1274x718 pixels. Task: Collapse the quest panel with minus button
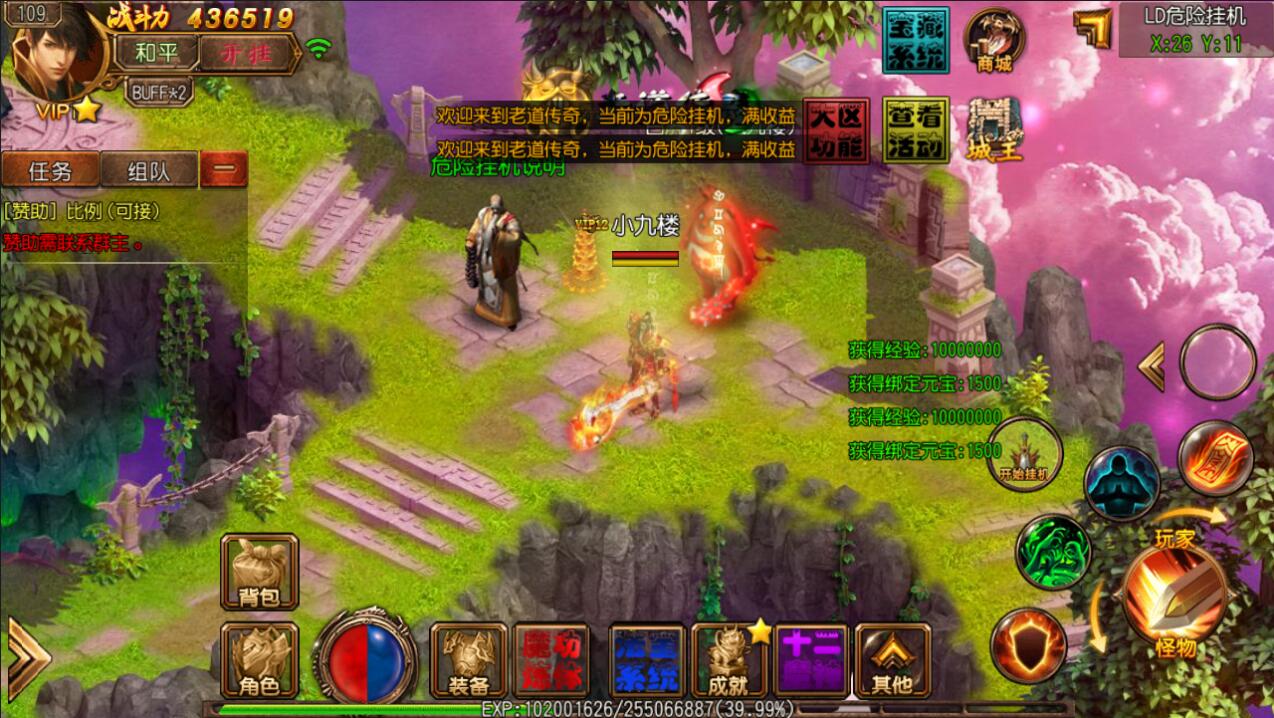click(x=224, y=170)
